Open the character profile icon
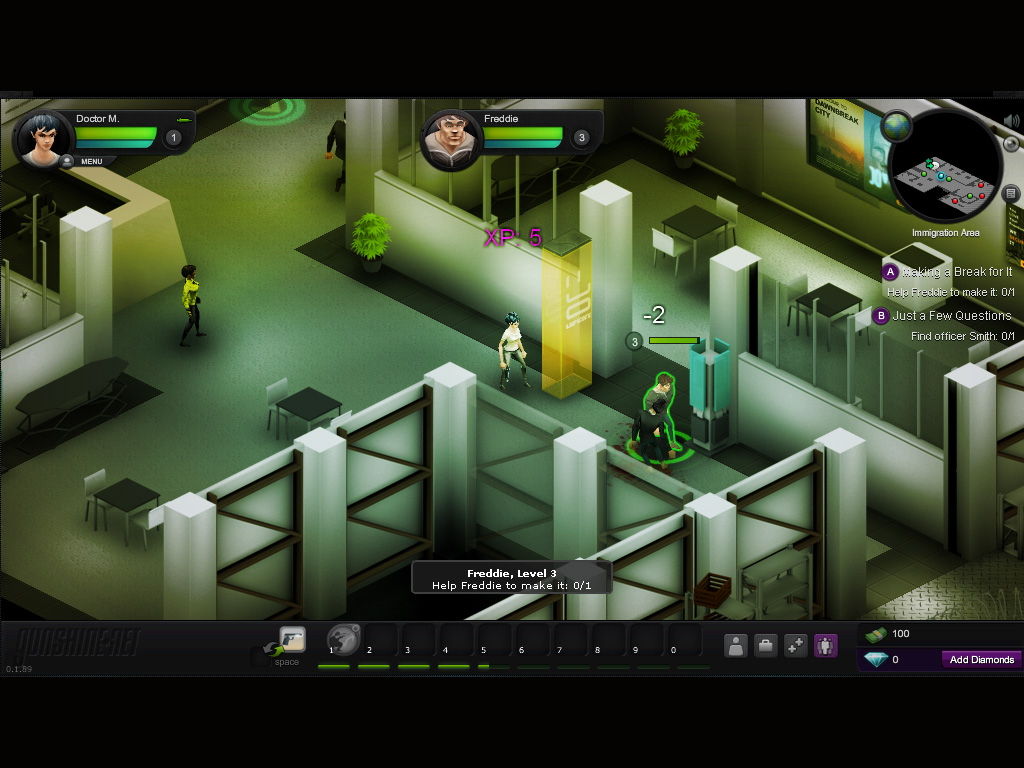The image size is (1024, 768). pyautogui.click(x=736, y=645)
